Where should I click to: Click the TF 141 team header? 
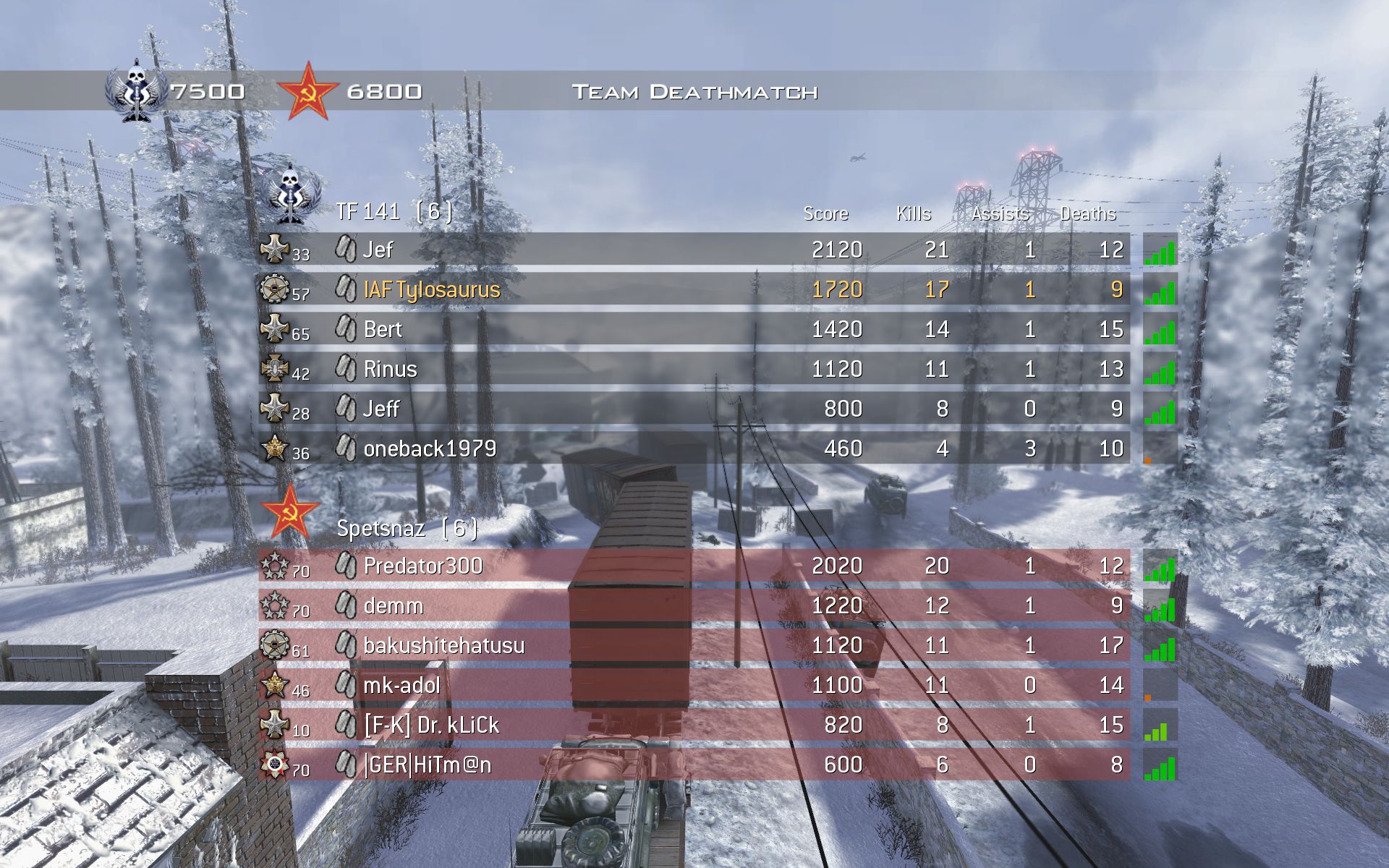[x=394, y=211]
